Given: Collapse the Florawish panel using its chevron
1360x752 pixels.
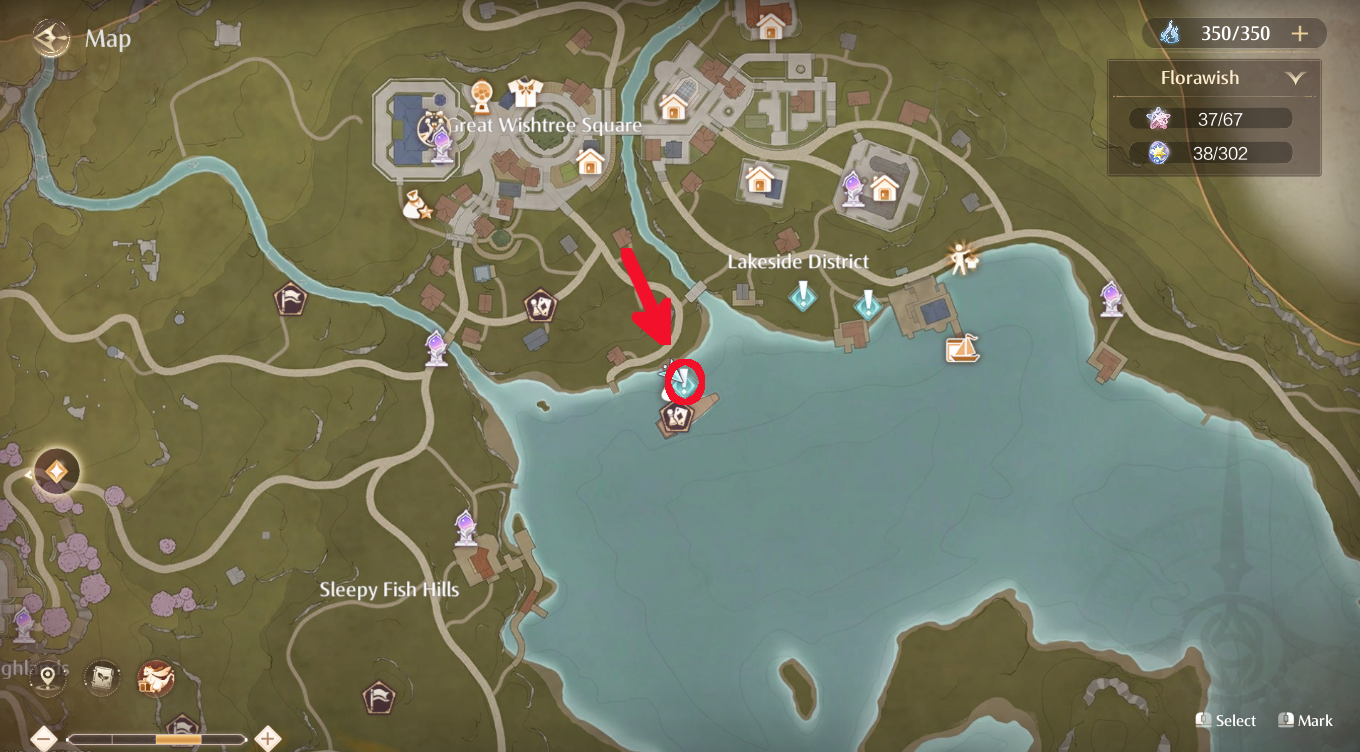Looking at the screenshot, I should (x=1297, y=77).
